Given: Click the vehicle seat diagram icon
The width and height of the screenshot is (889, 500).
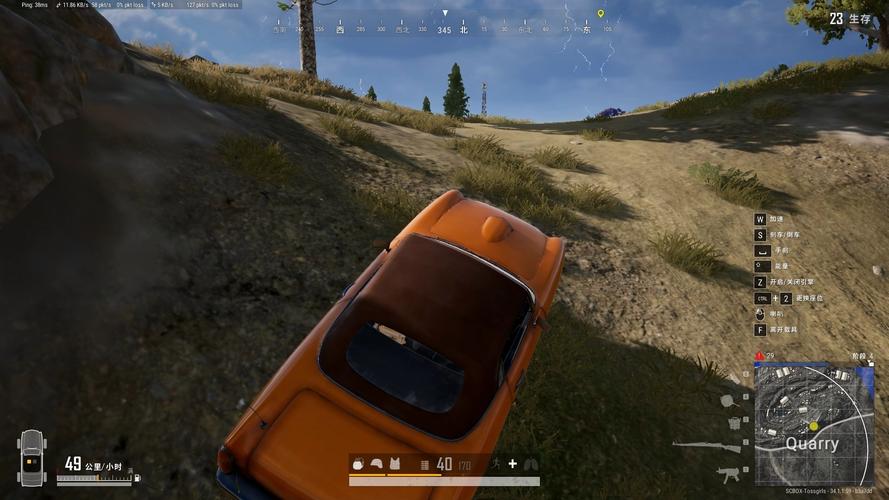Looking at the screenshot, I should pyautogui.click(x=31, y=458).
